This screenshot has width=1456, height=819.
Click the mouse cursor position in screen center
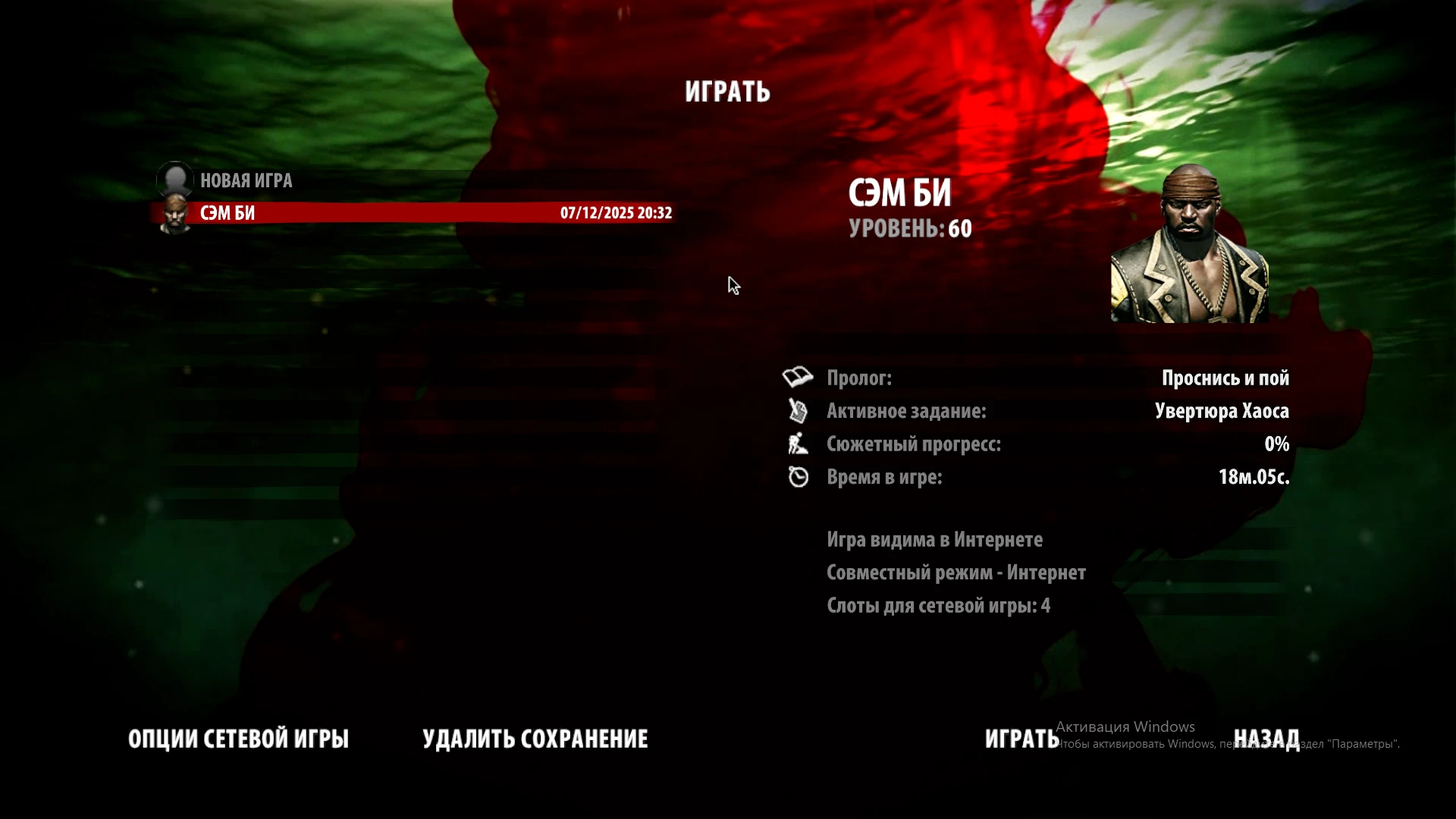733,286
